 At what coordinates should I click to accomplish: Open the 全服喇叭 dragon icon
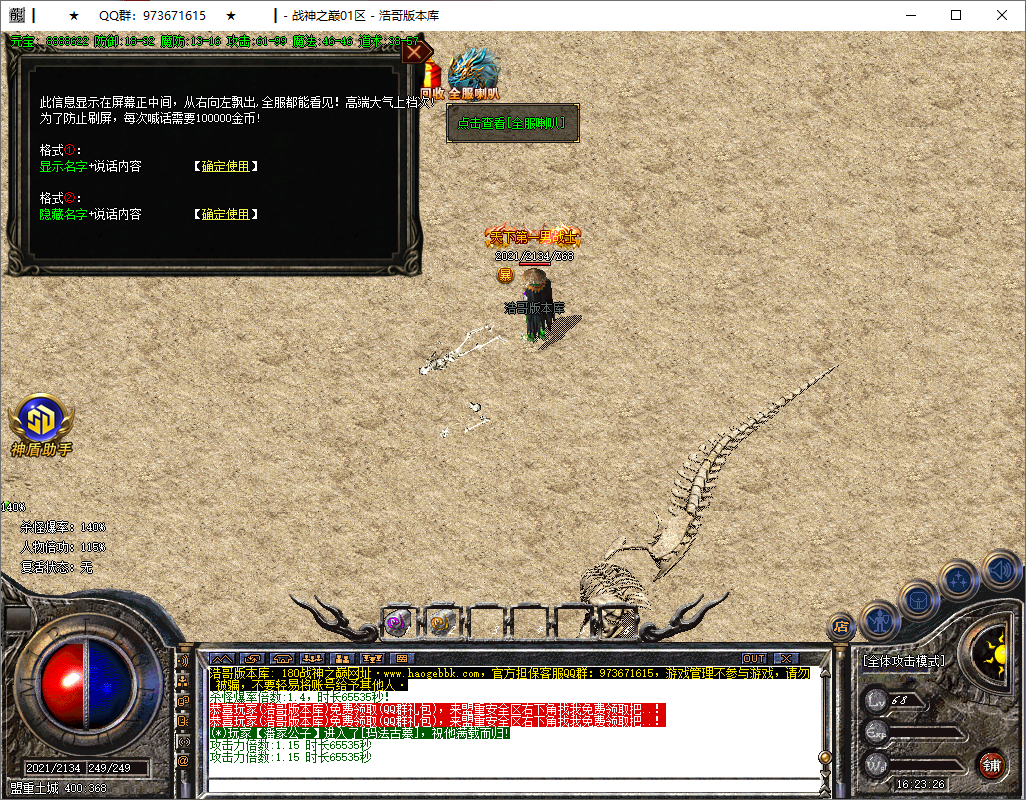coord(473,74)
